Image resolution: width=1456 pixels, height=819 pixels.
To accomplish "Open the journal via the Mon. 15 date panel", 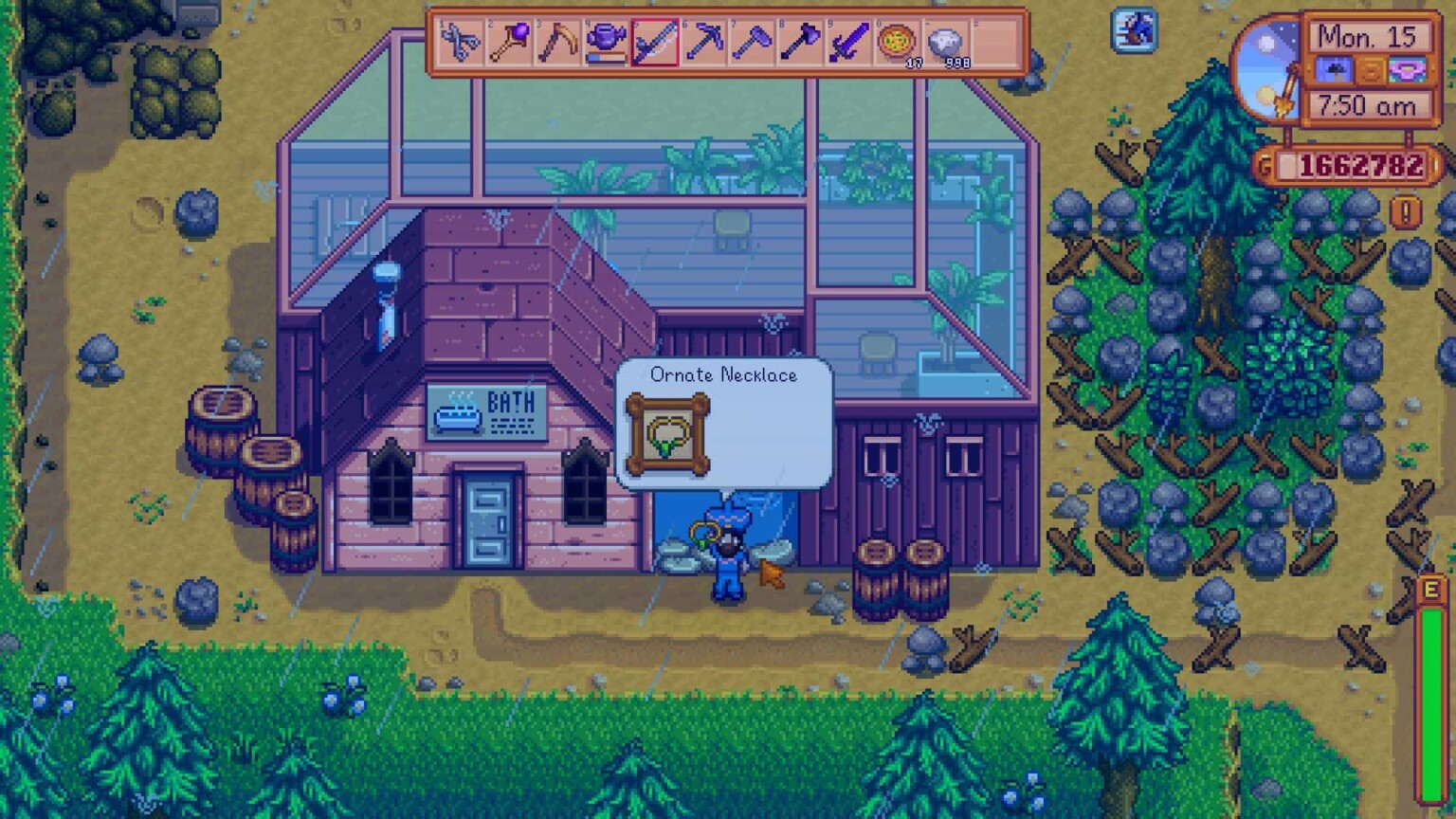I will (1369, 38).
